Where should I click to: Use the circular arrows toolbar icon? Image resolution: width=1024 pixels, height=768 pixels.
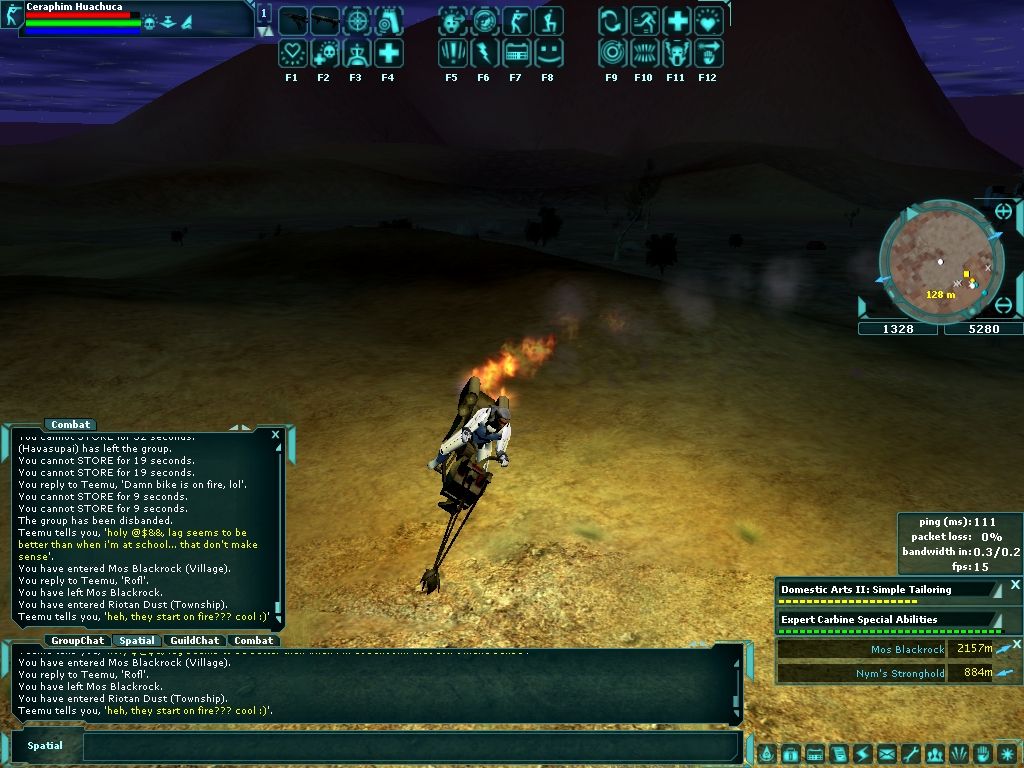(612, 21)
